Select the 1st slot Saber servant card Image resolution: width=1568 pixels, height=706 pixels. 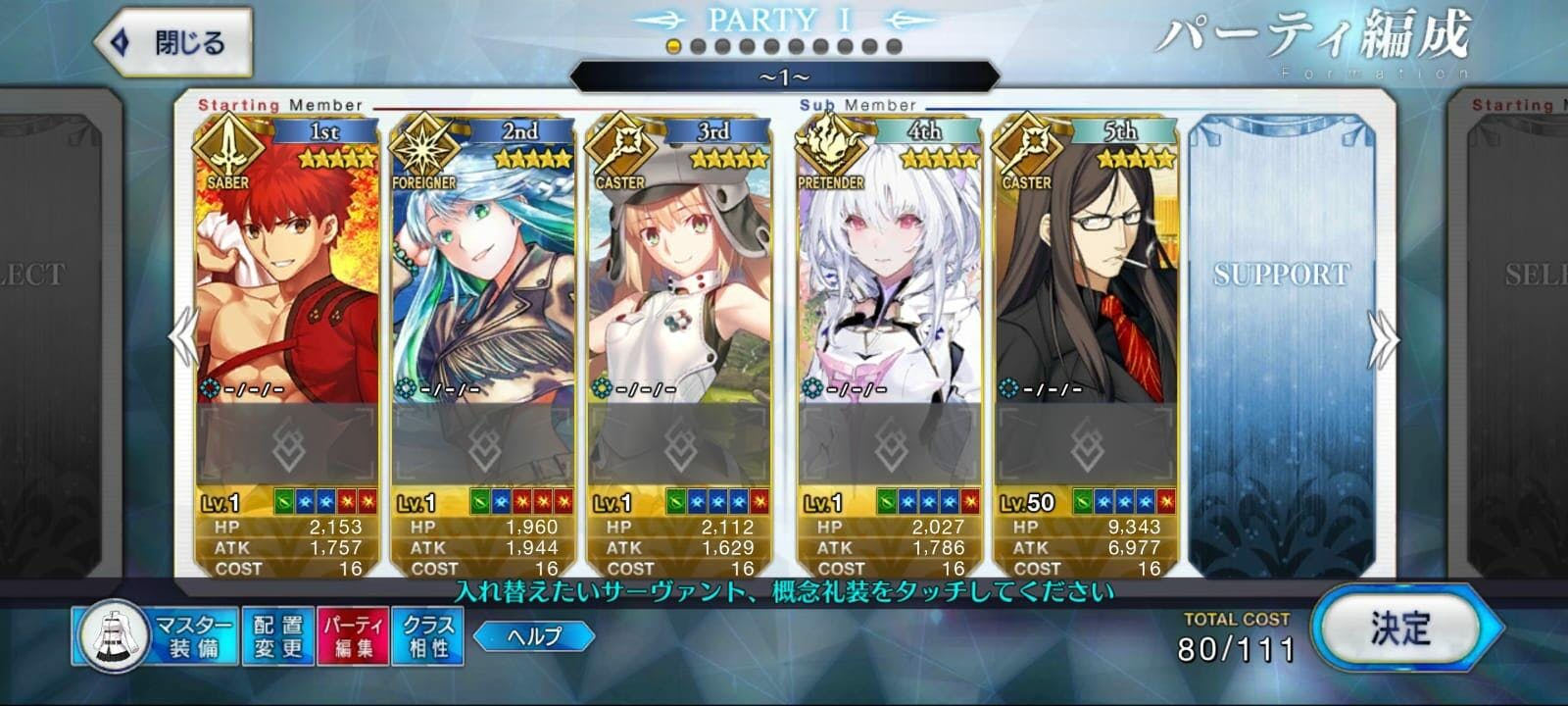pos(287,275)
